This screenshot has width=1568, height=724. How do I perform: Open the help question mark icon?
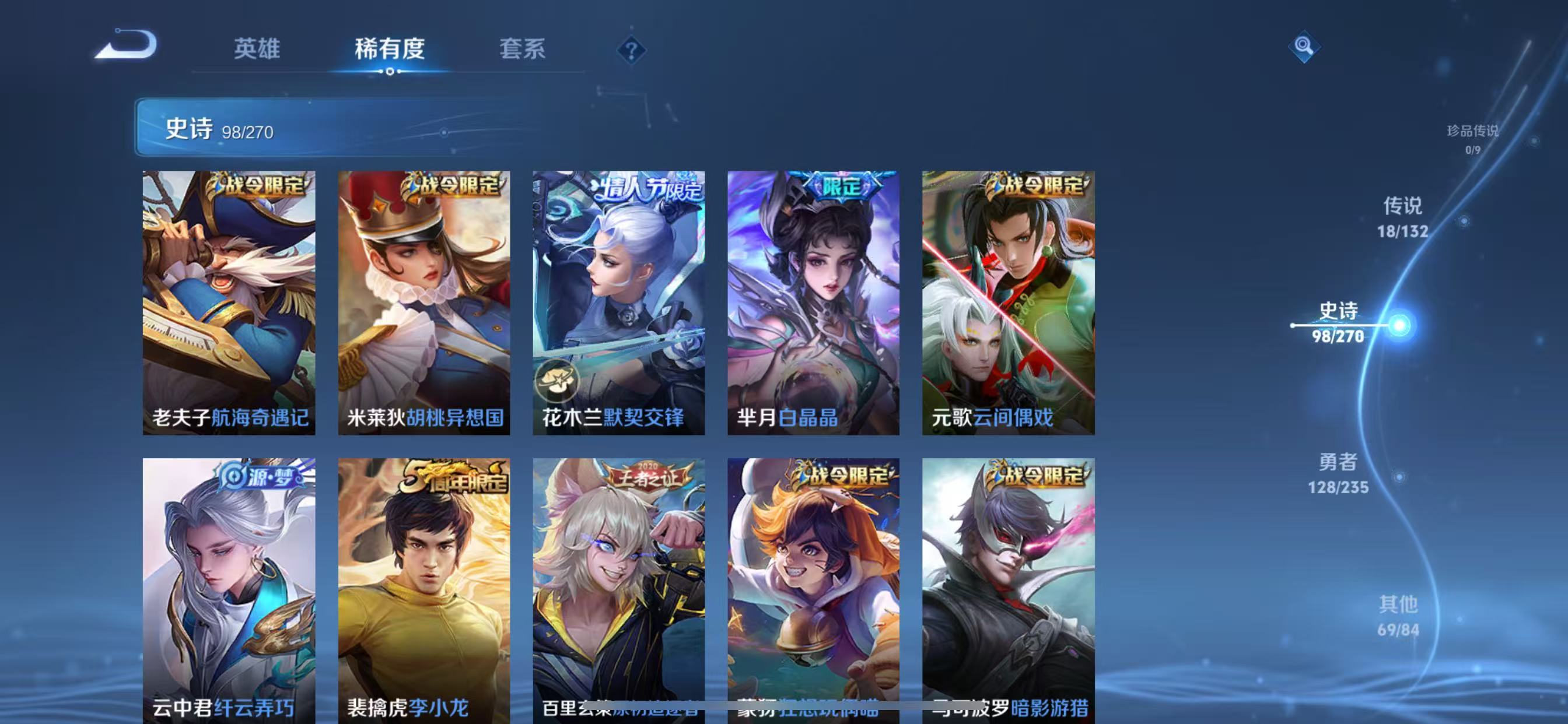point(633,52)
